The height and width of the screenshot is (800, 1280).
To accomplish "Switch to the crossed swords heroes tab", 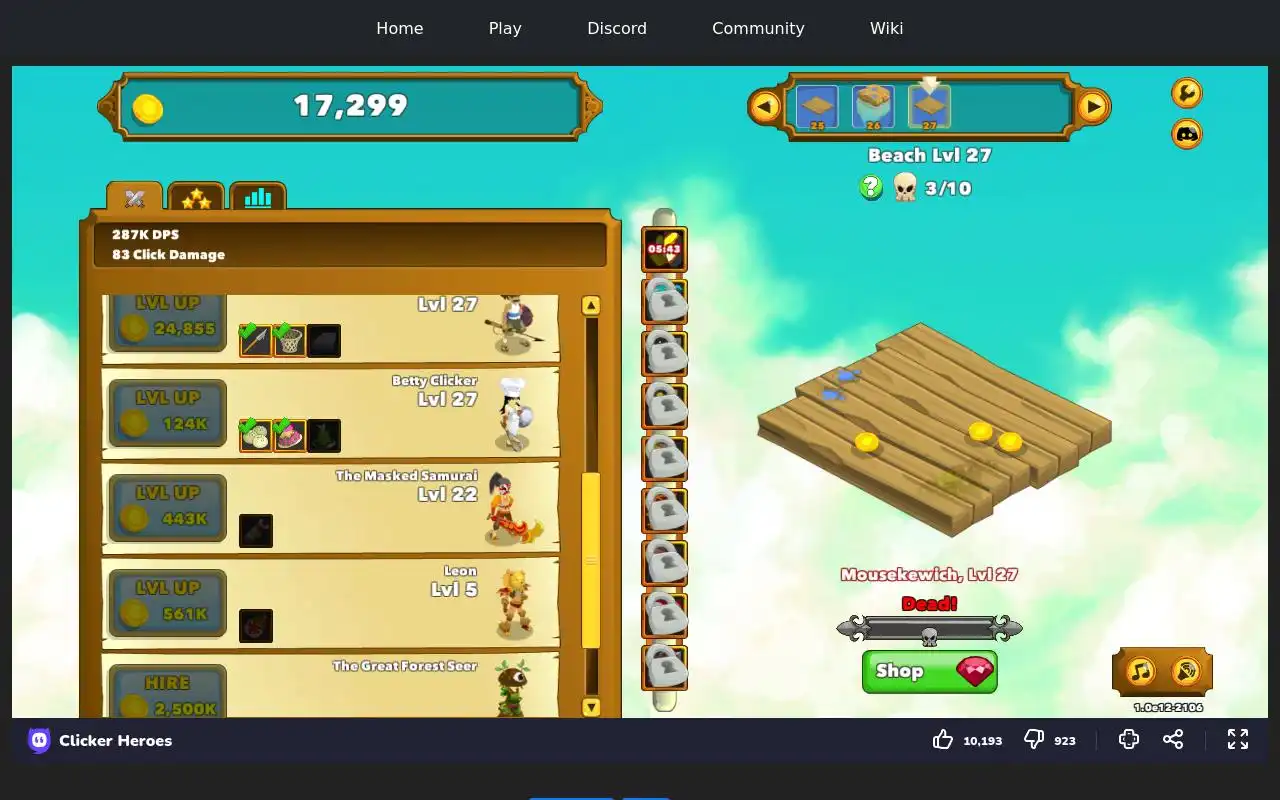I will [135, 198].
